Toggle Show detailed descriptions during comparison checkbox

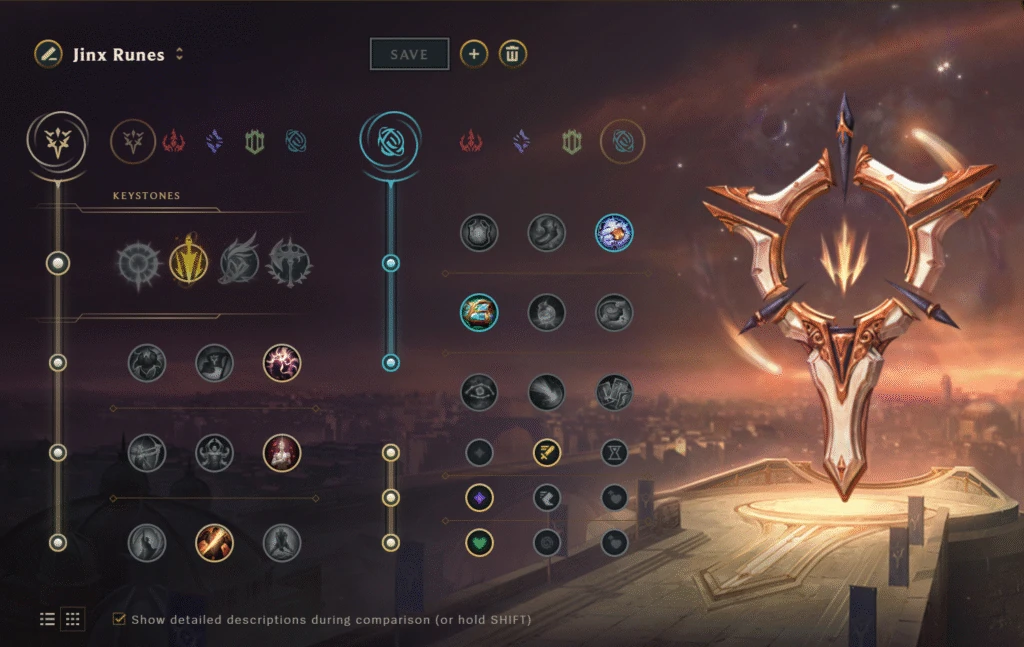pos(119,619)
